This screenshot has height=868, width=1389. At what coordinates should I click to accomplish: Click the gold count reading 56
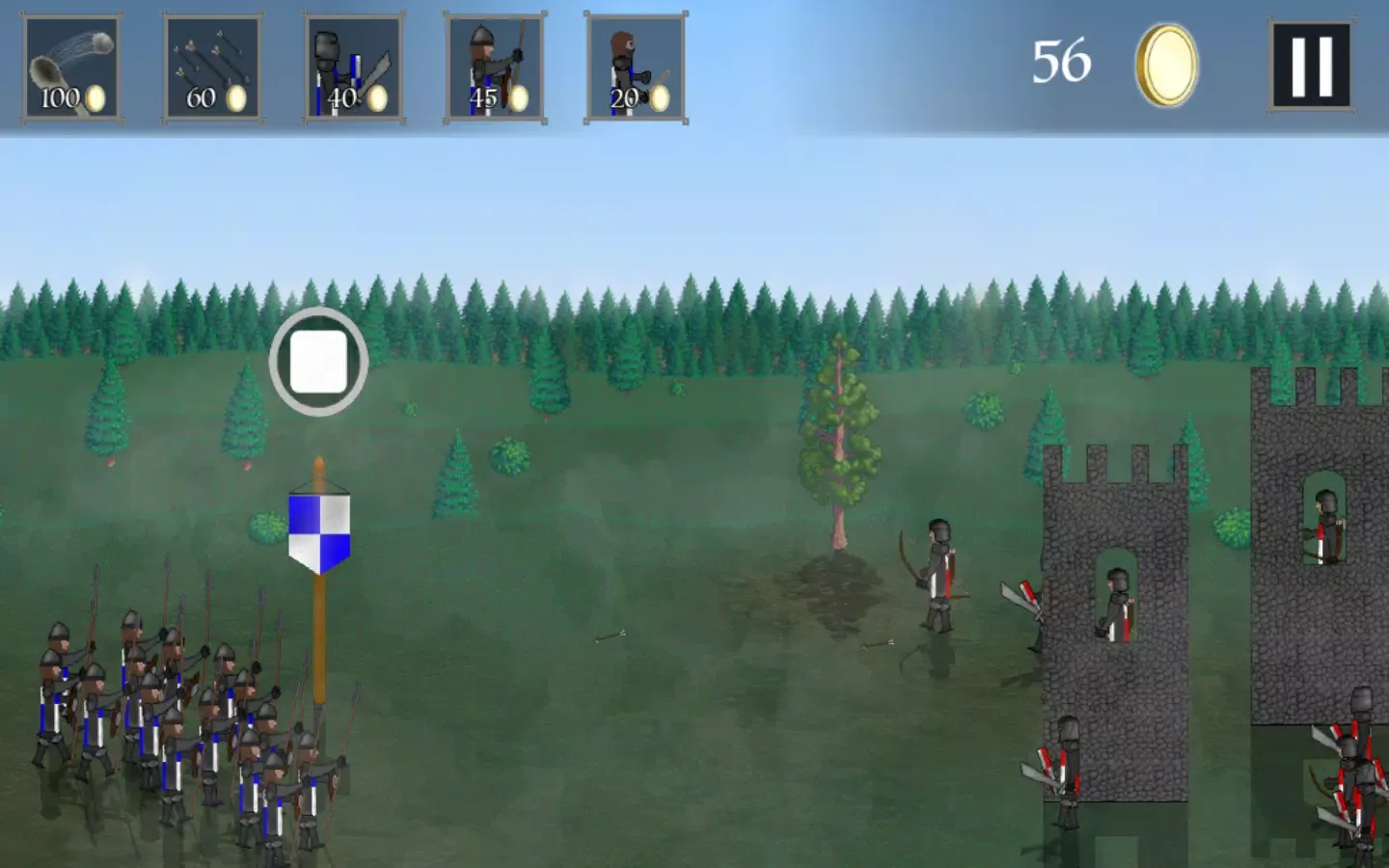[1061, 62]
